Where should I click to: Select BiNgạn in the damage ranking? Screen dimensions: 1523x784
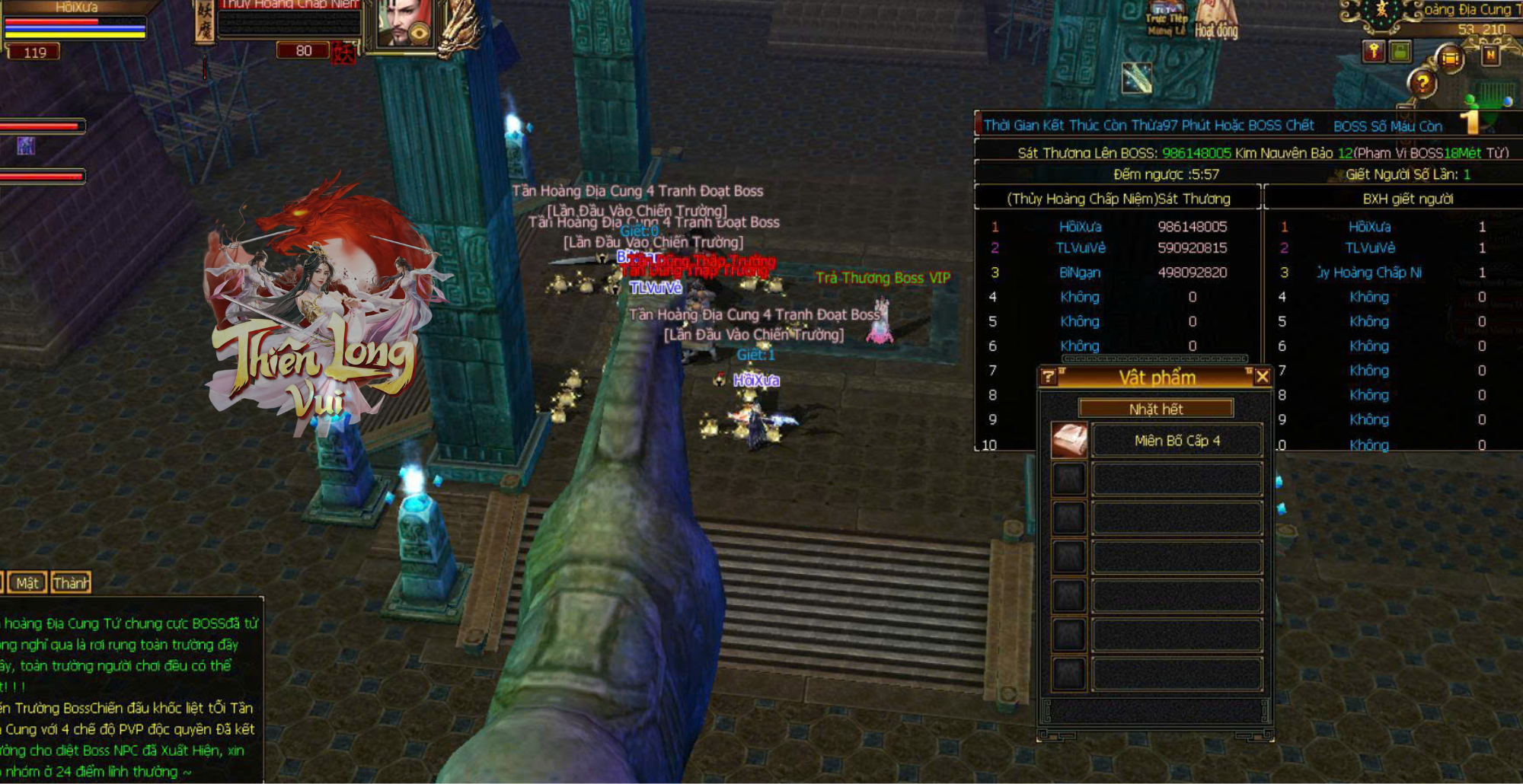[x=1080, y=272]
